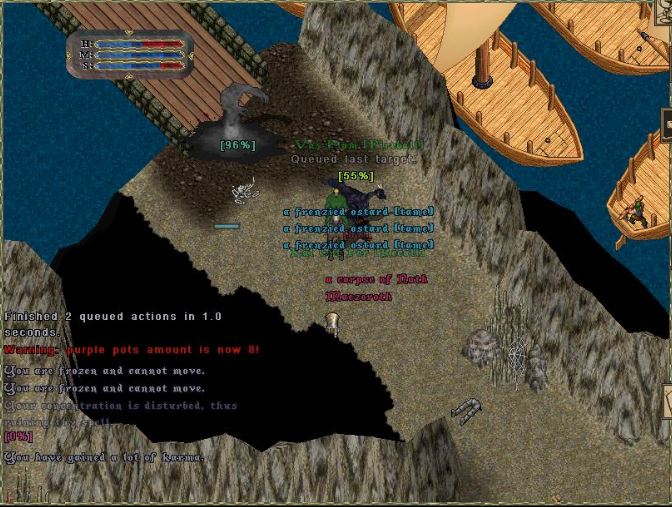Screen dimensions: 672x507
Task: Select the small teal target health bar
Action: pos(227,226)
